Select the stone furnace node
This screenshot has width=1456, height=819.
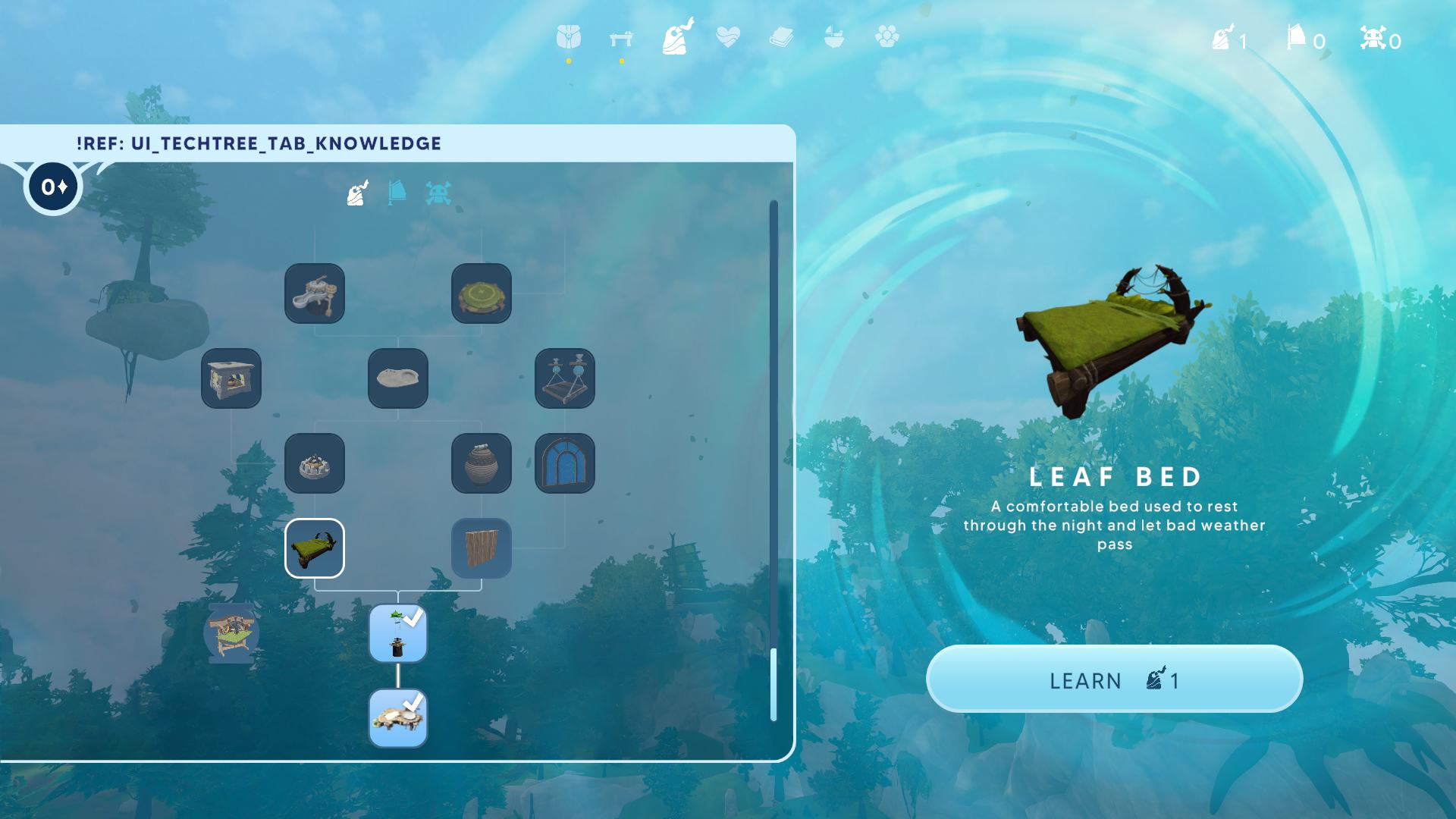[x=231, y=378]
